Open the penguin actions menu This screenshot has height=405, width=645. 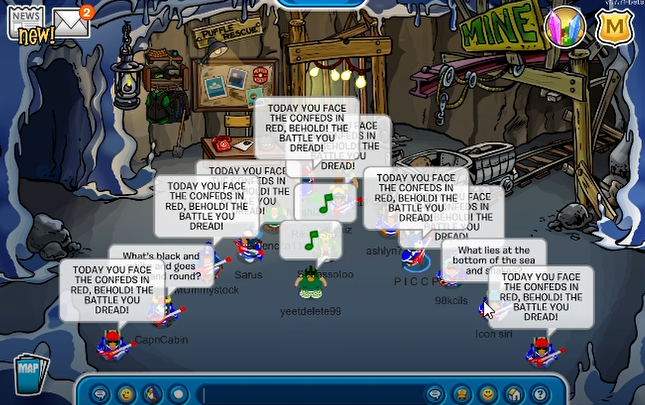[152, 392]
